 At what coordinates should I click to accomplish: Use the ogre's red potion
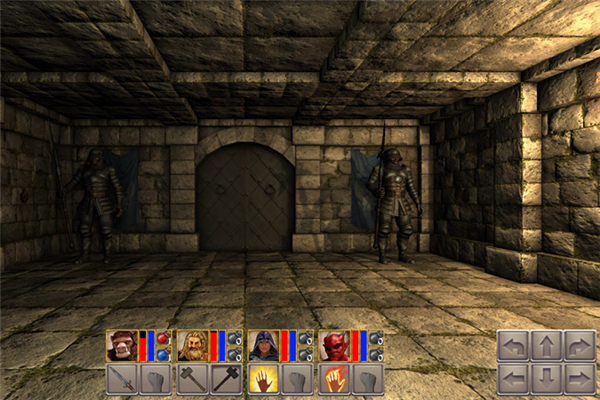pyautogui.click(x=163, y=339)
